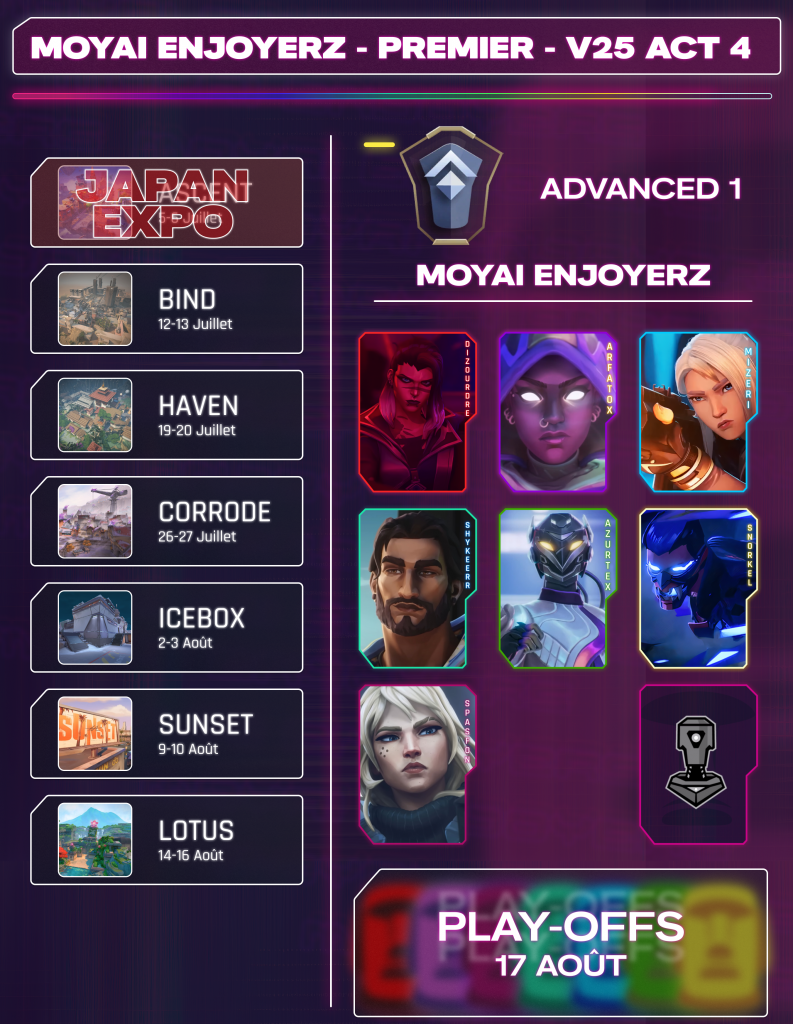Choose Snorkel's blue masked player card
The image size is (793, 1024).
698,588
